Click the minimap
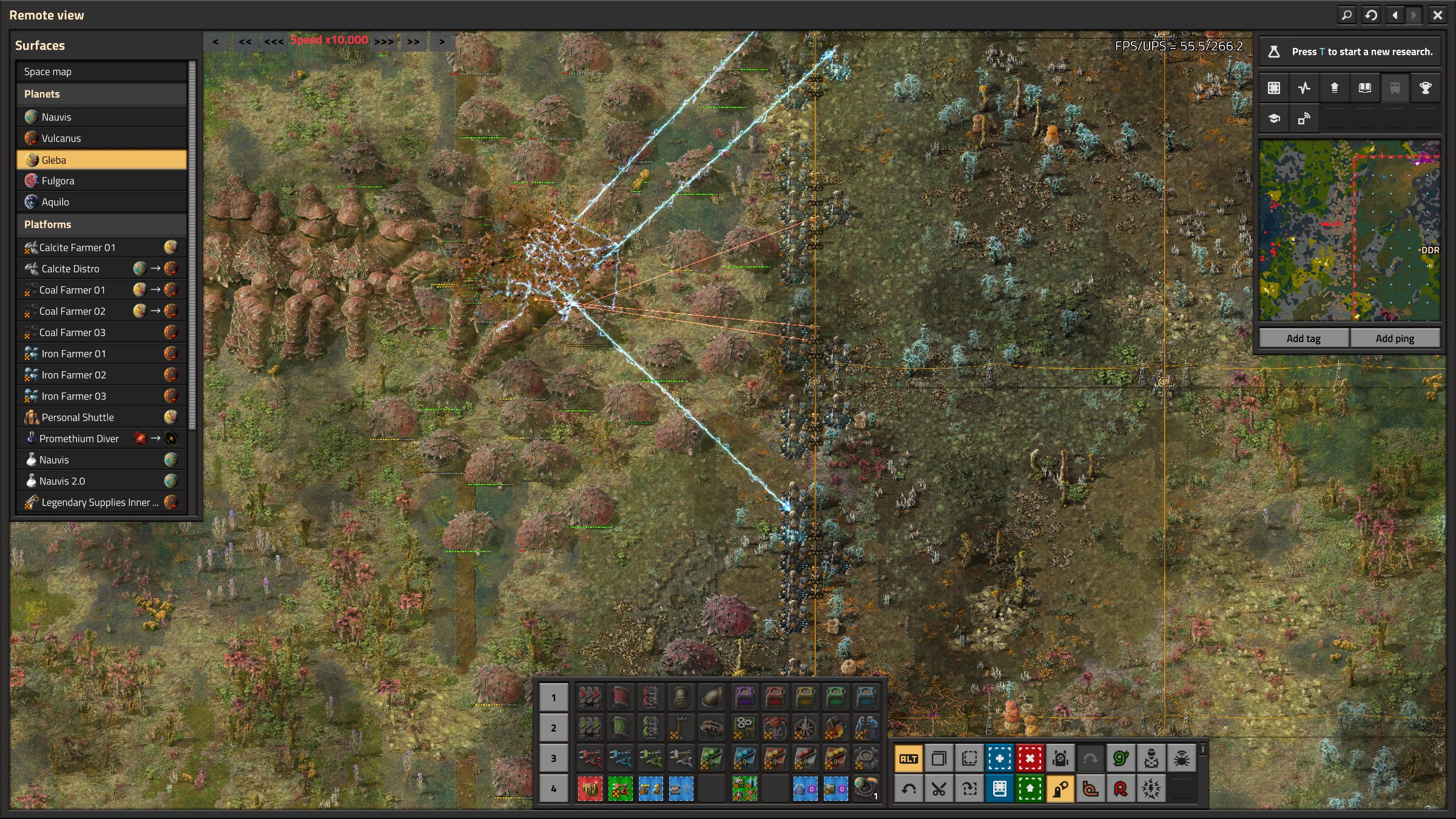The width and height of the screenshot is (1456, 819). 1349,231
